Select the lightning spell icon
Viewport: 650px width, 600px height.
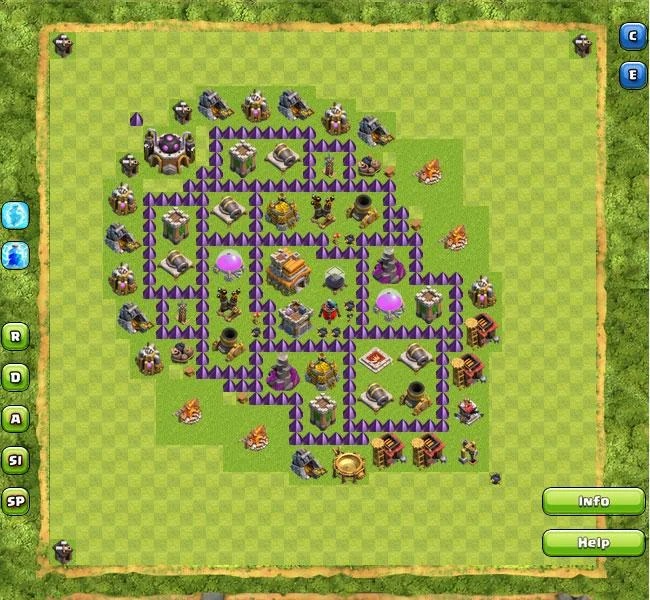click(15, 214)
